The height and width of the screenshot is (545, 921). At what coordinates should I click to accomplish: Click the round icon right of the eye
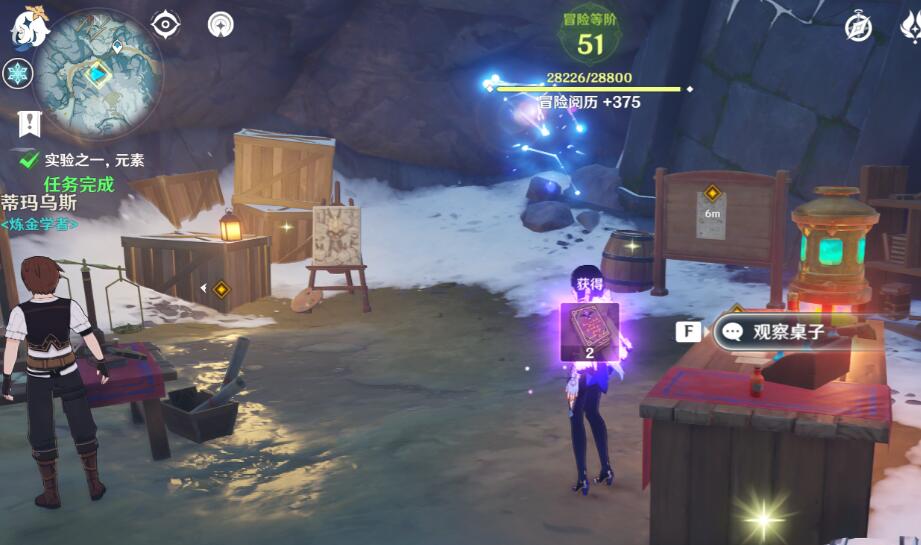(x=220, y=24)
